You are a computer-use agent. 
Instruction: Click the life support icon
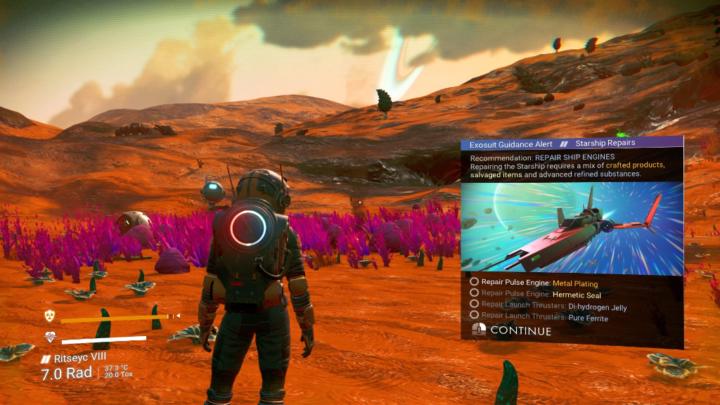pyautogui.click(x=50, y=337)
